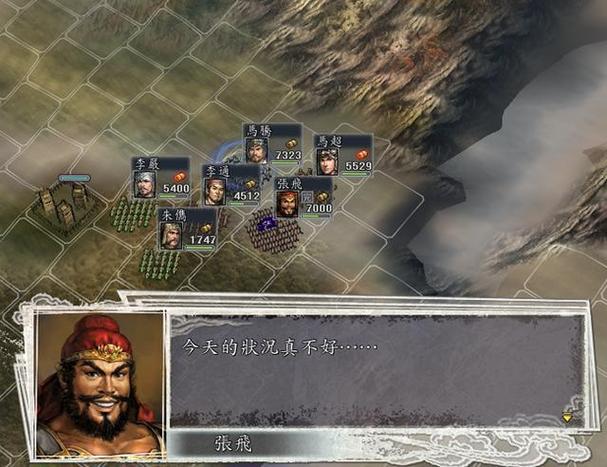Pick the 馬騰 unit nameplate

(x=272, y=144)
